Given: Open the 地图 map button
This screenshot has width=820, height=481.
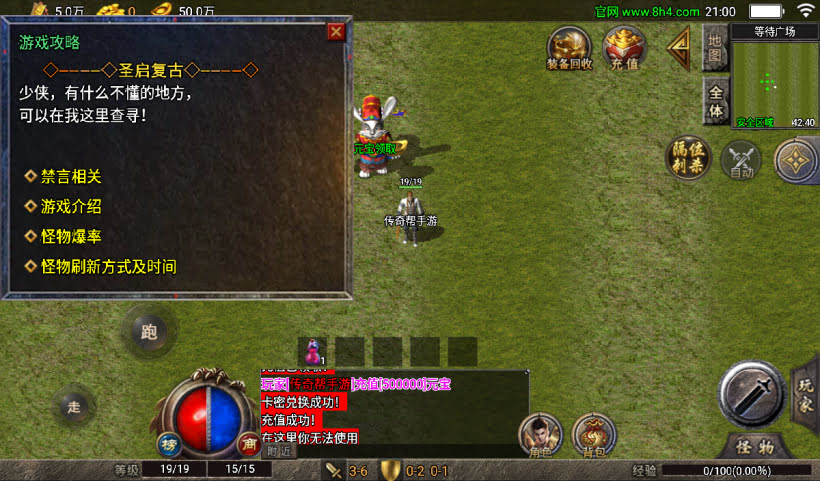Looking at the screenshot, I should pyautogui.click(x=714, y=46).
